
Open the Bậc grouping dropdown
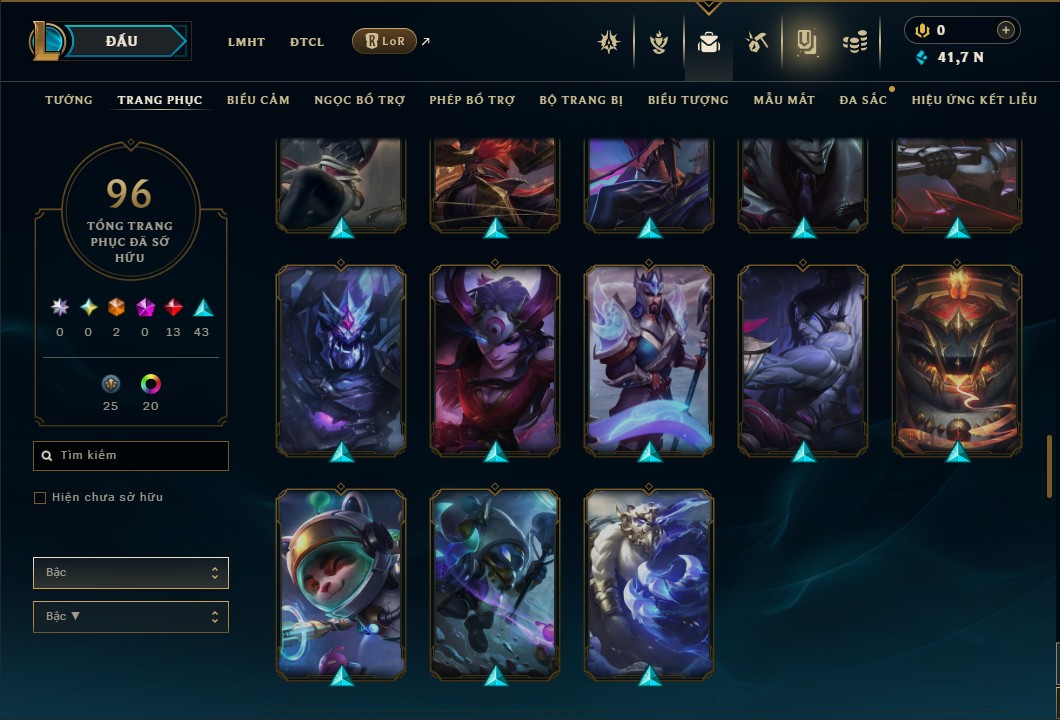(131, 573)
